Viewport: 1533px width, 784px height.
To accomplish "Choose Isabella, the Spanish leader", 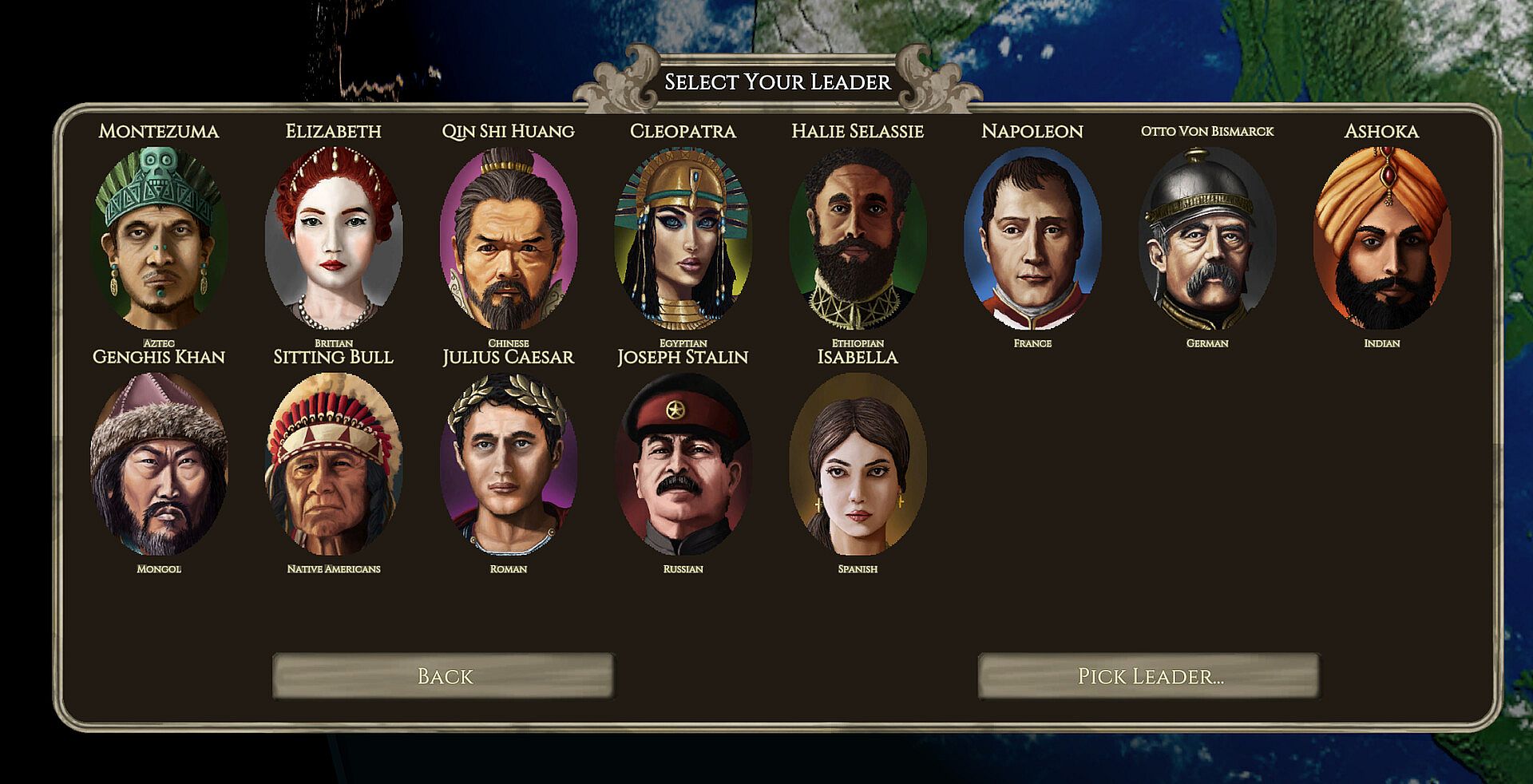I will [x=858, y=464].
